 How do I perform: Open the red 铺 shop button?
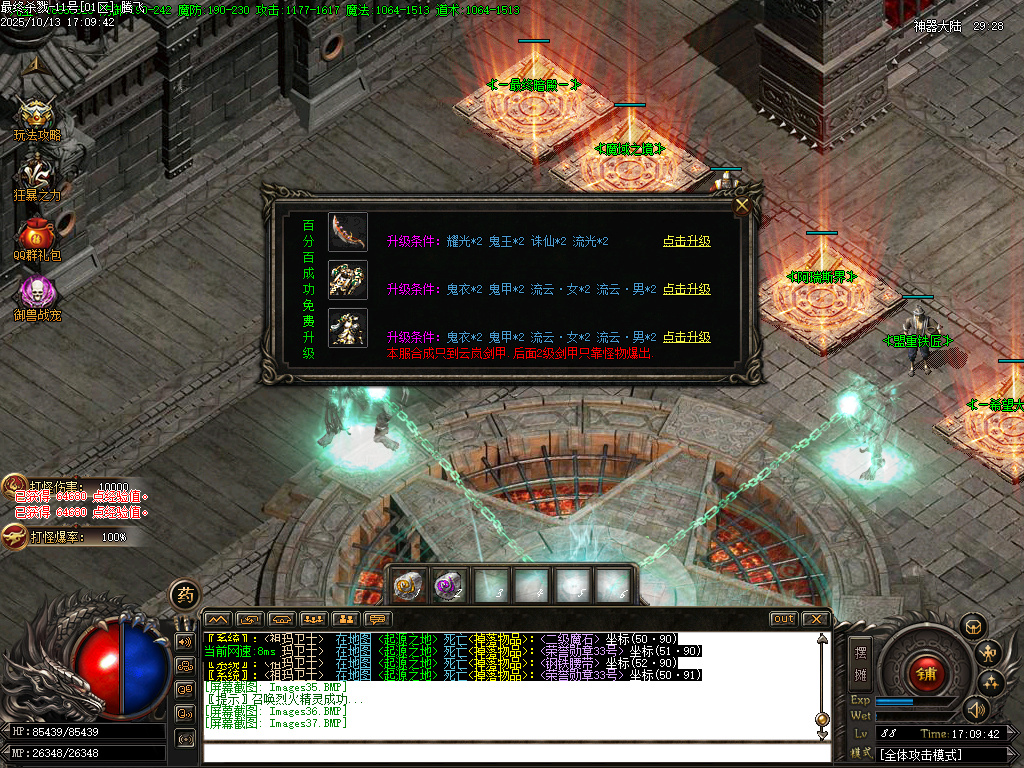[x=926, y=672]
